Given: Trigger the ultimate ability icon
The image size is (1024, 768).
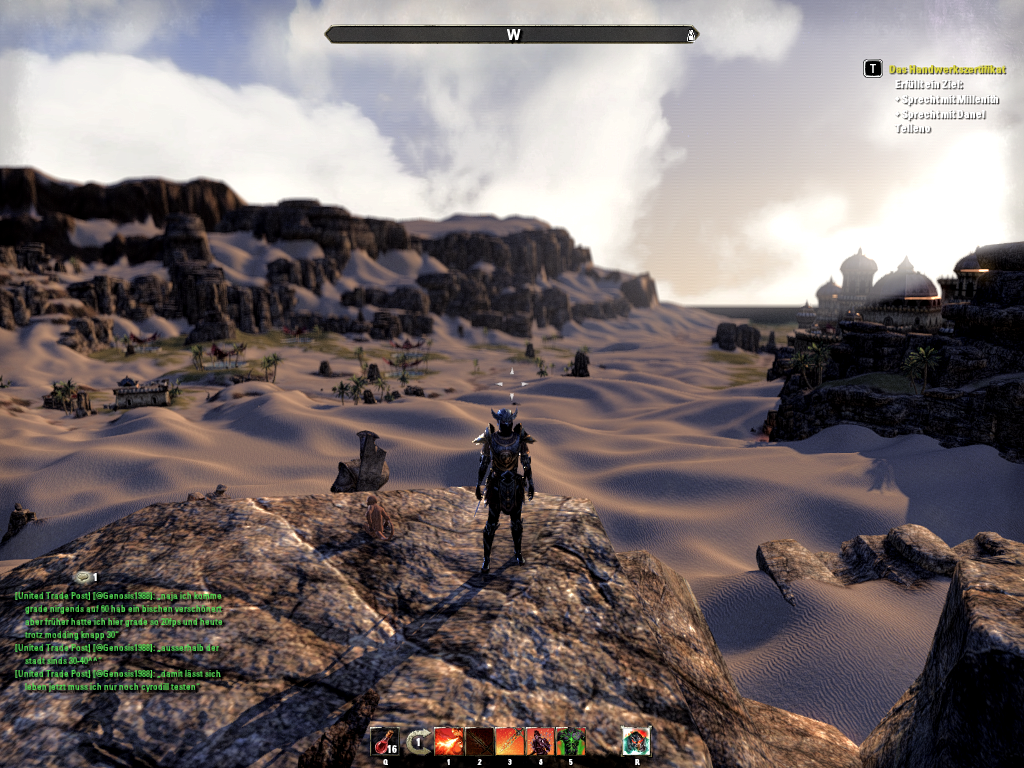Looking at the screenshot, I should point(636,741).
